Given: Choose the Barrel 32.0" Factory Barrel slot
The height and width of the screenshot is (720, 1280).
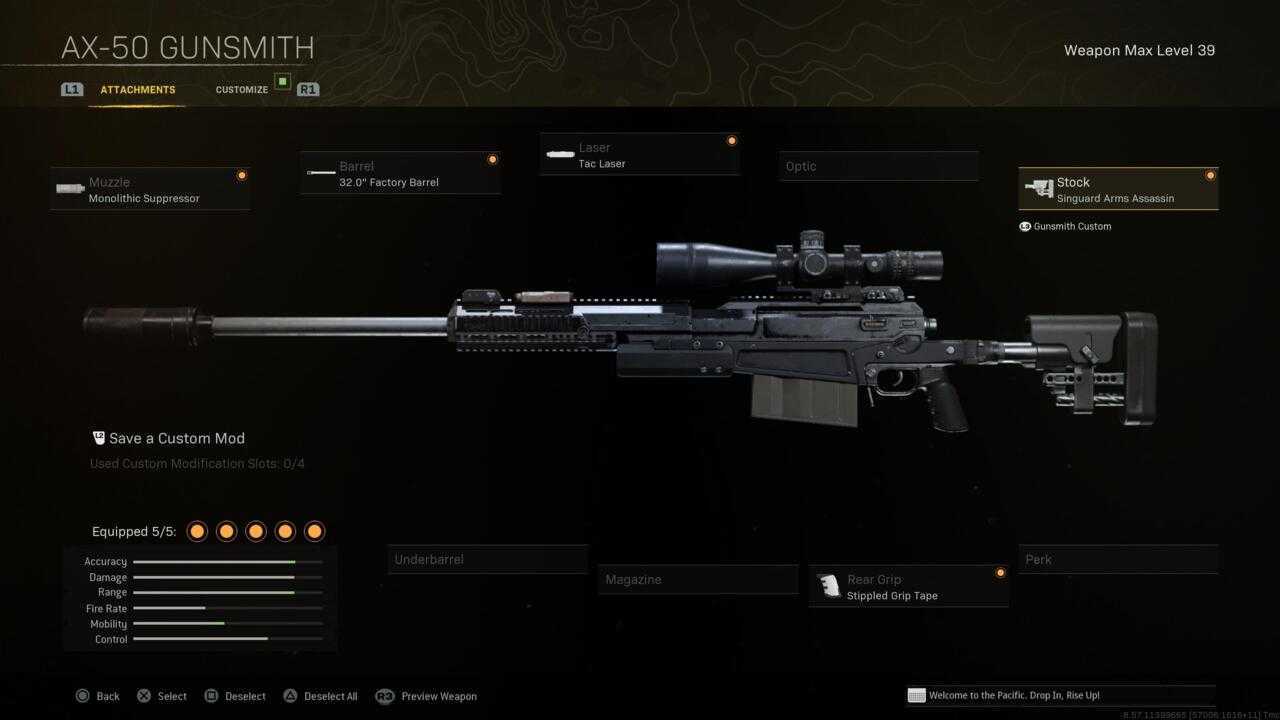Looking at the screenshot, I should click(x=400, y=173).
